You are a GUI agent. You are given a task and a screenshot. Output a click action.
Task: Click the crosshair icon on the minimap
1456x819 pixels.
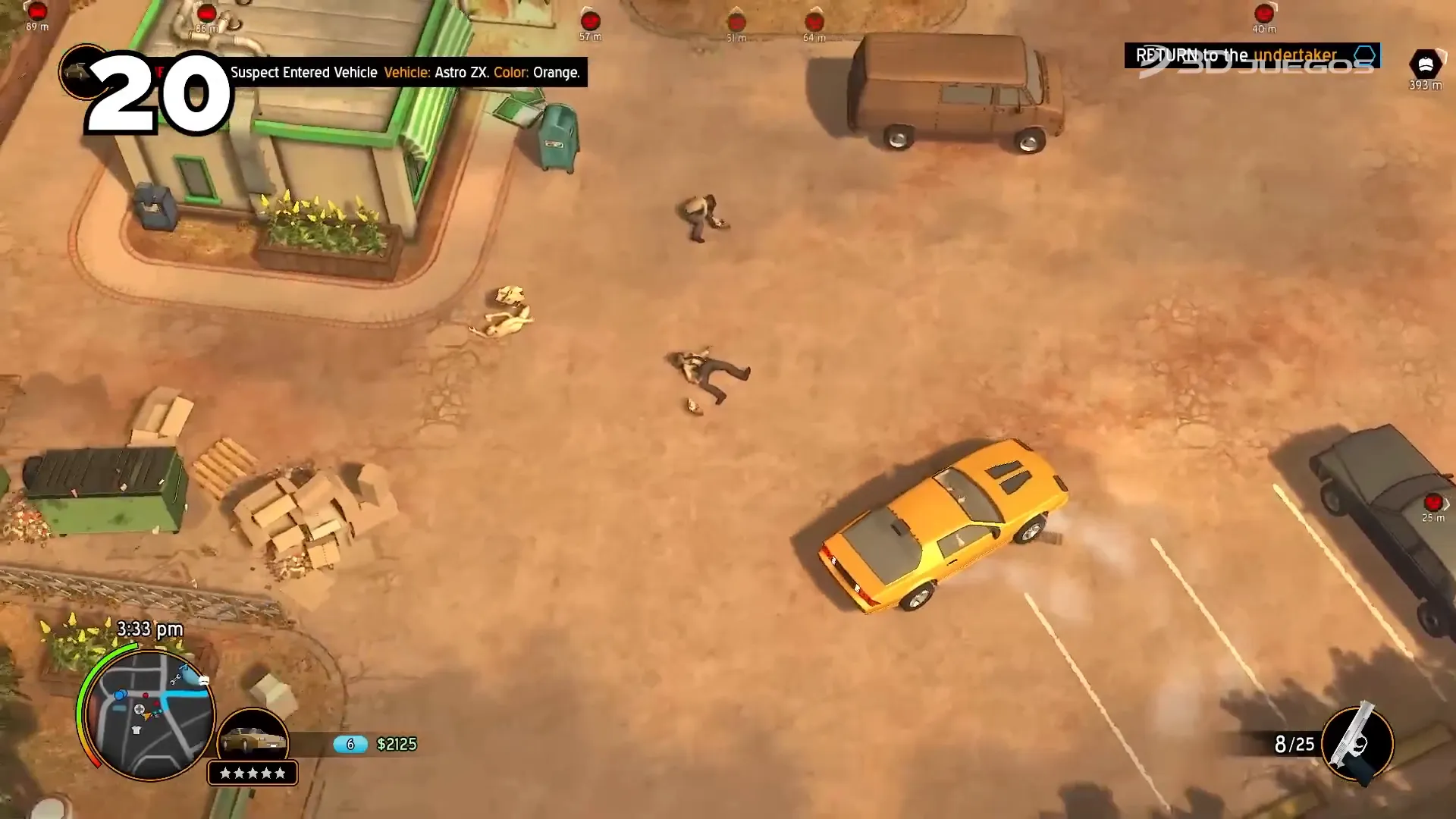point(140,709)
